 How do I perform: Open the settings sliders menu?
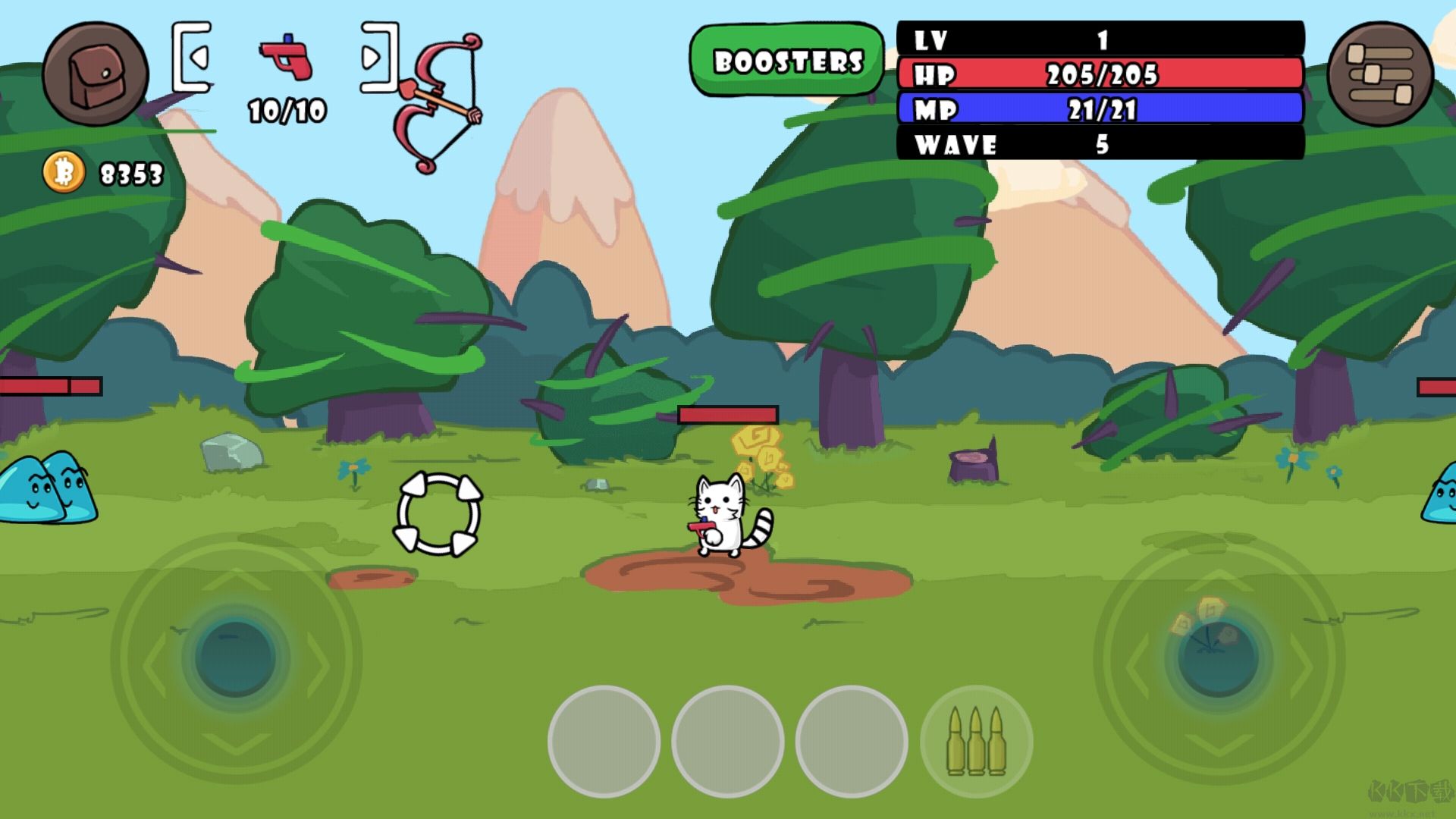tap(1379, 74)
